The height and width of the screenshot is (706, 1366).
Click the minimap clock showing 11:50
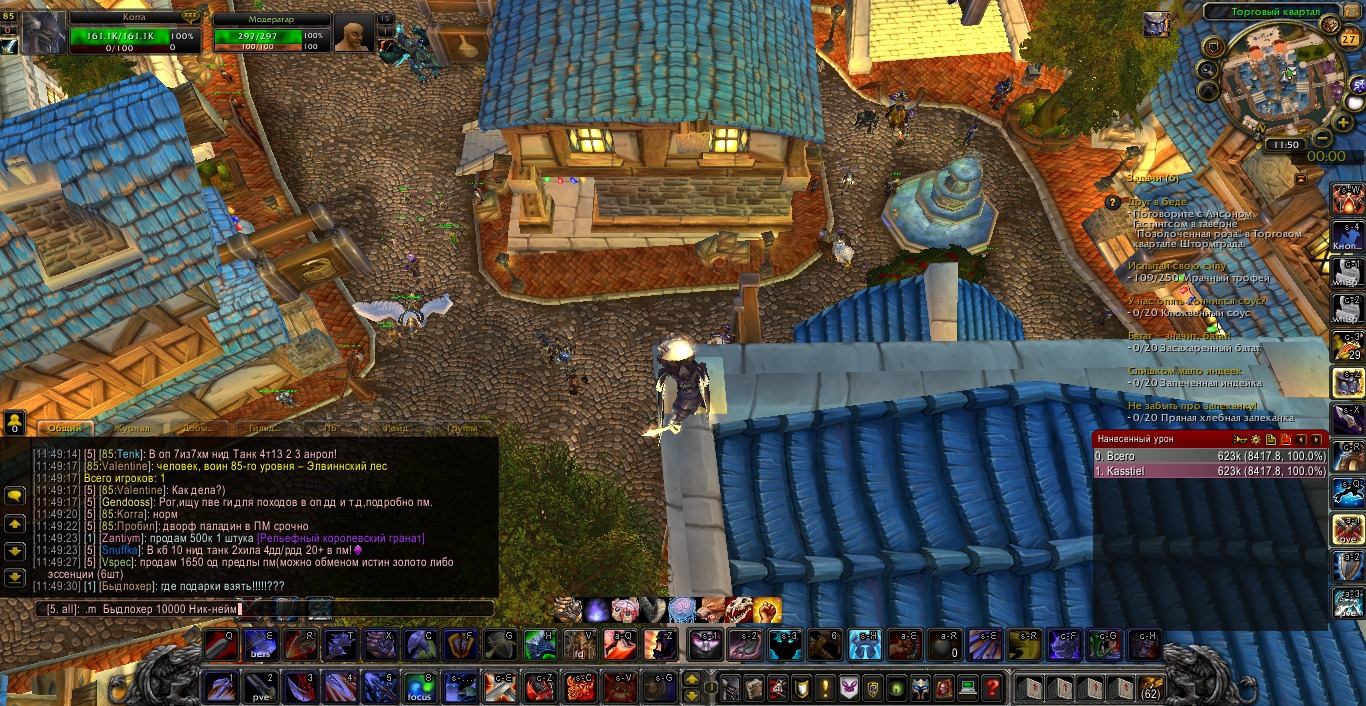click(1284, 145)
